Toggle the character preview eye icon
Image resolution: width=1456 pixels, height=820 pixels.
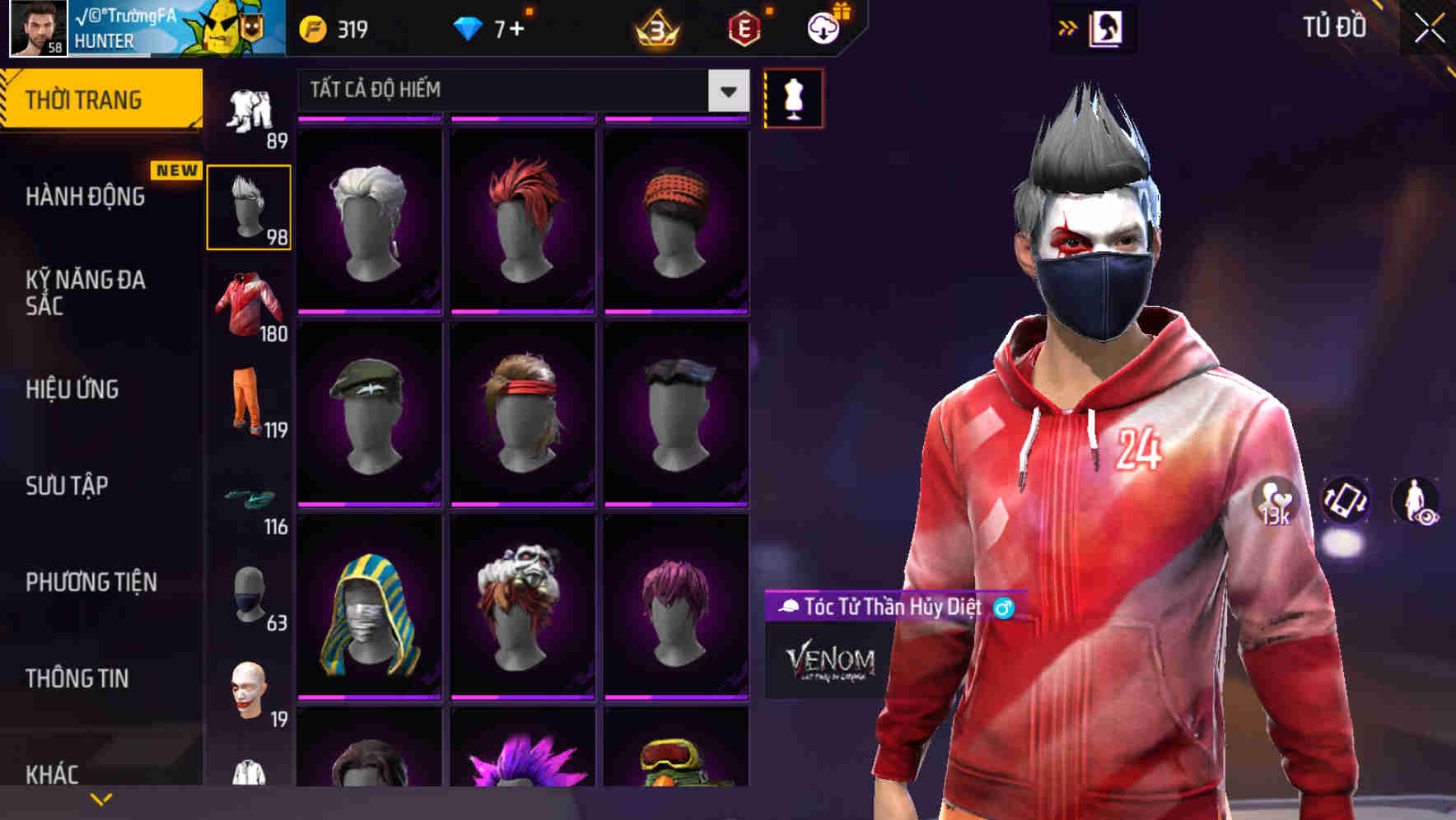point(1420,502)
